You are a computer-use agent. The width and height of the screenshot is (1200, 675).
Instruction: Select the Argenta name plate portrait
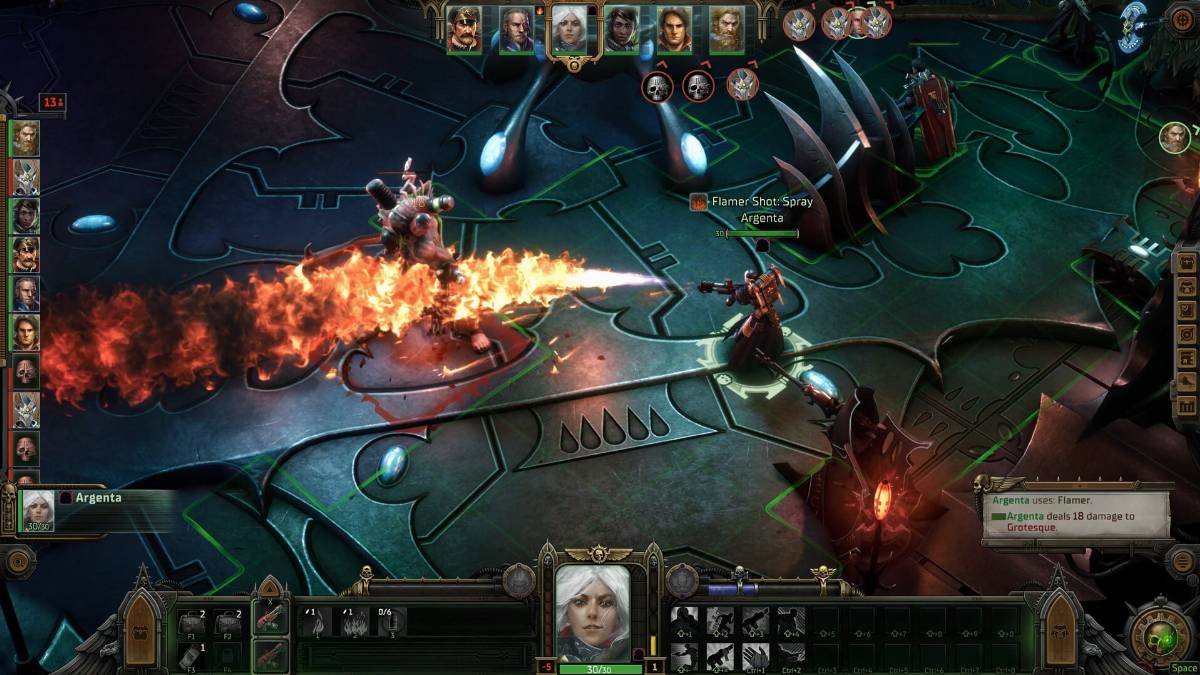pyautogui.click(x=38, y=510)
